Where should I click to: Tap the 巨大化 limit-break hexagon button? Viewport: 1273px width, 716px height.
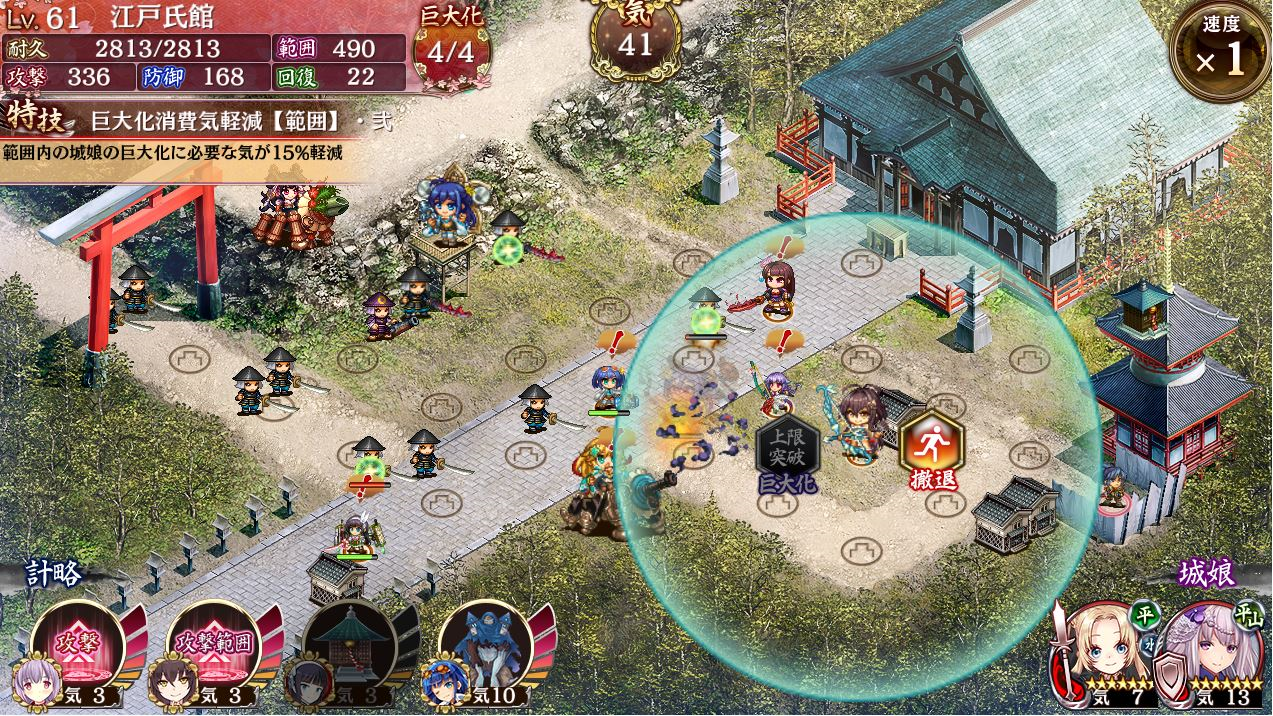click(787, 449)
